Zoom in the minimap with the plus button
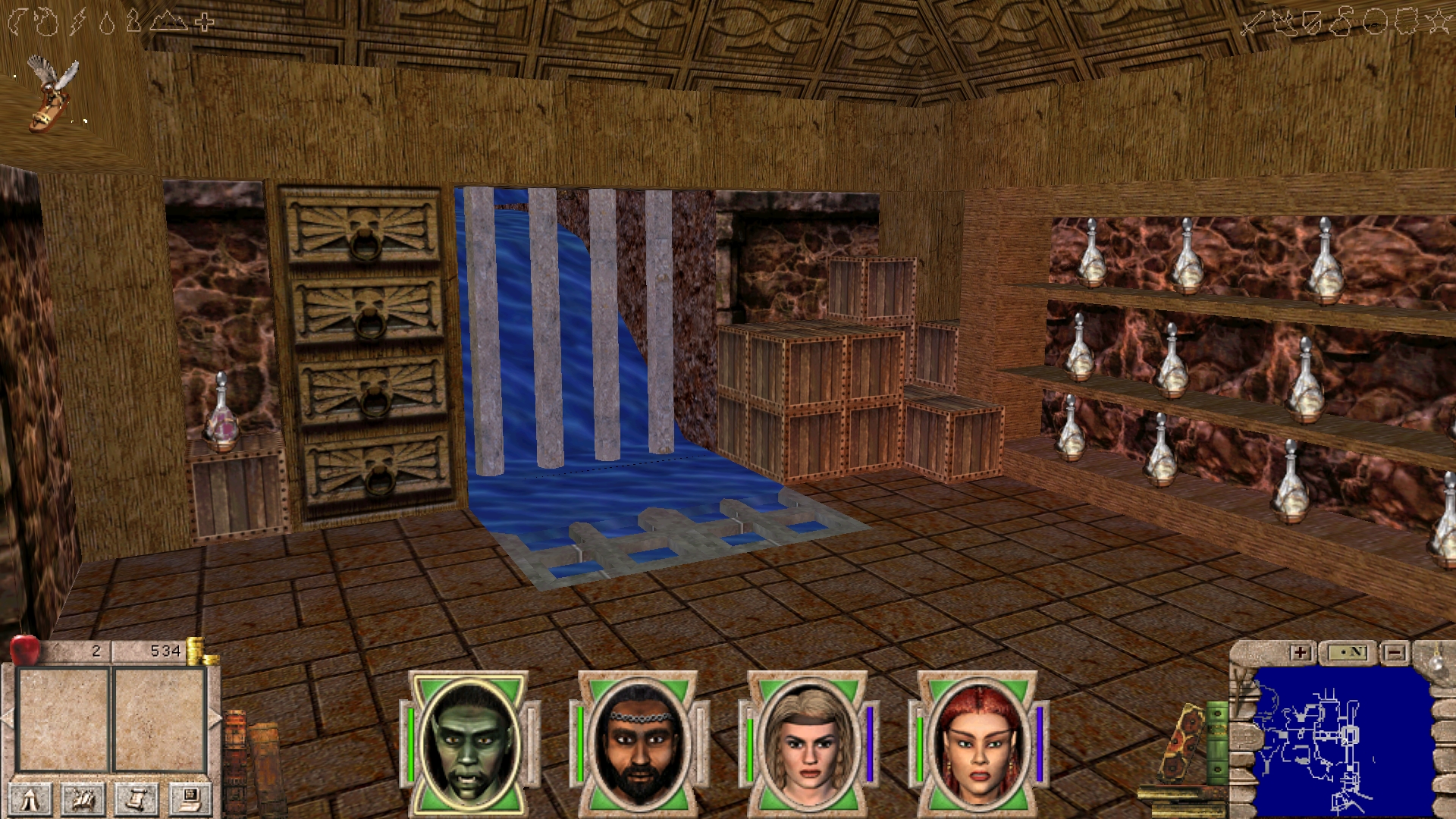 click(1300, 652)
